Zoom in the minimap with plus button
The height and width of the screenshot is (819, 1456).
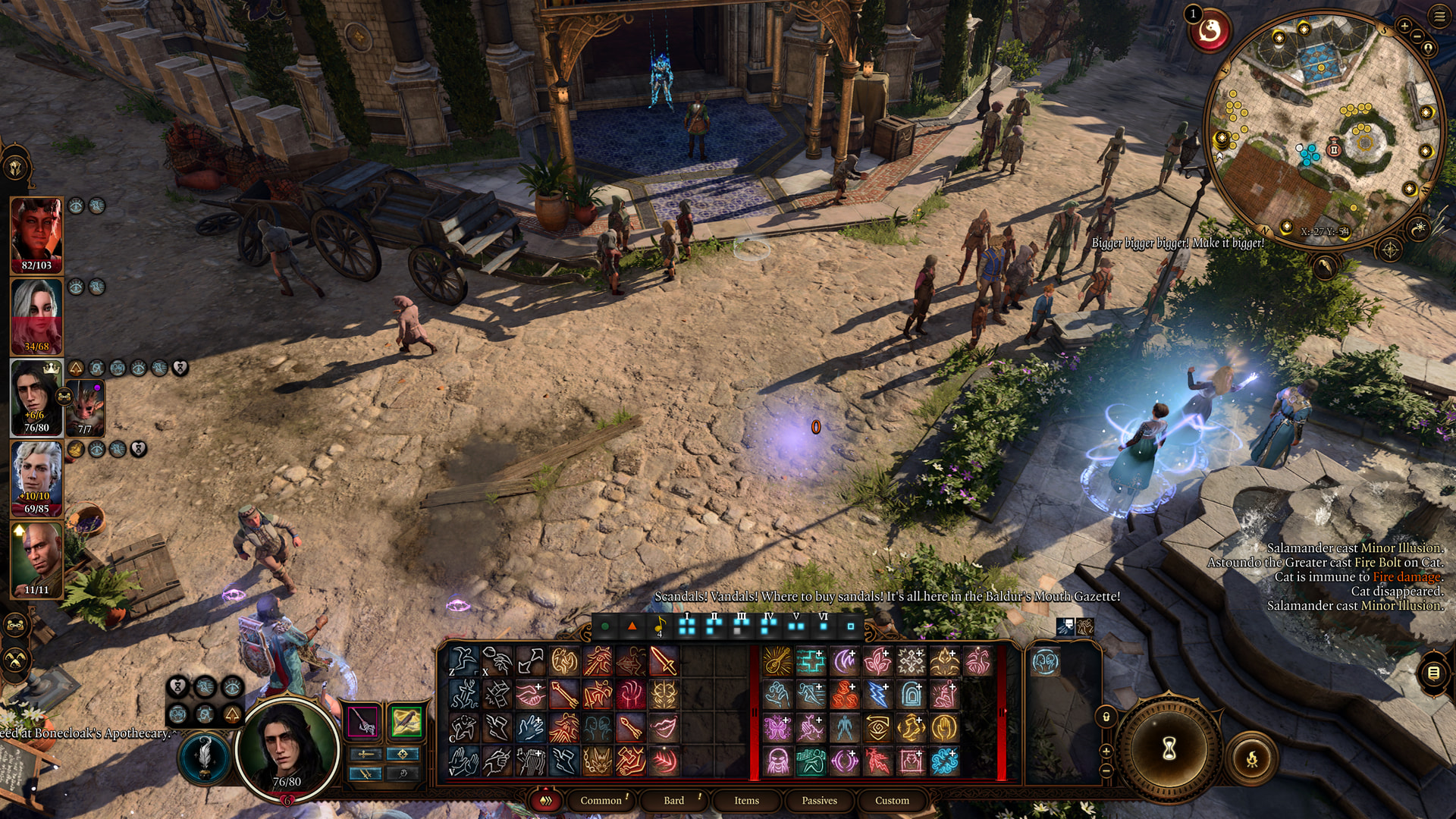tap(1404, 27)
